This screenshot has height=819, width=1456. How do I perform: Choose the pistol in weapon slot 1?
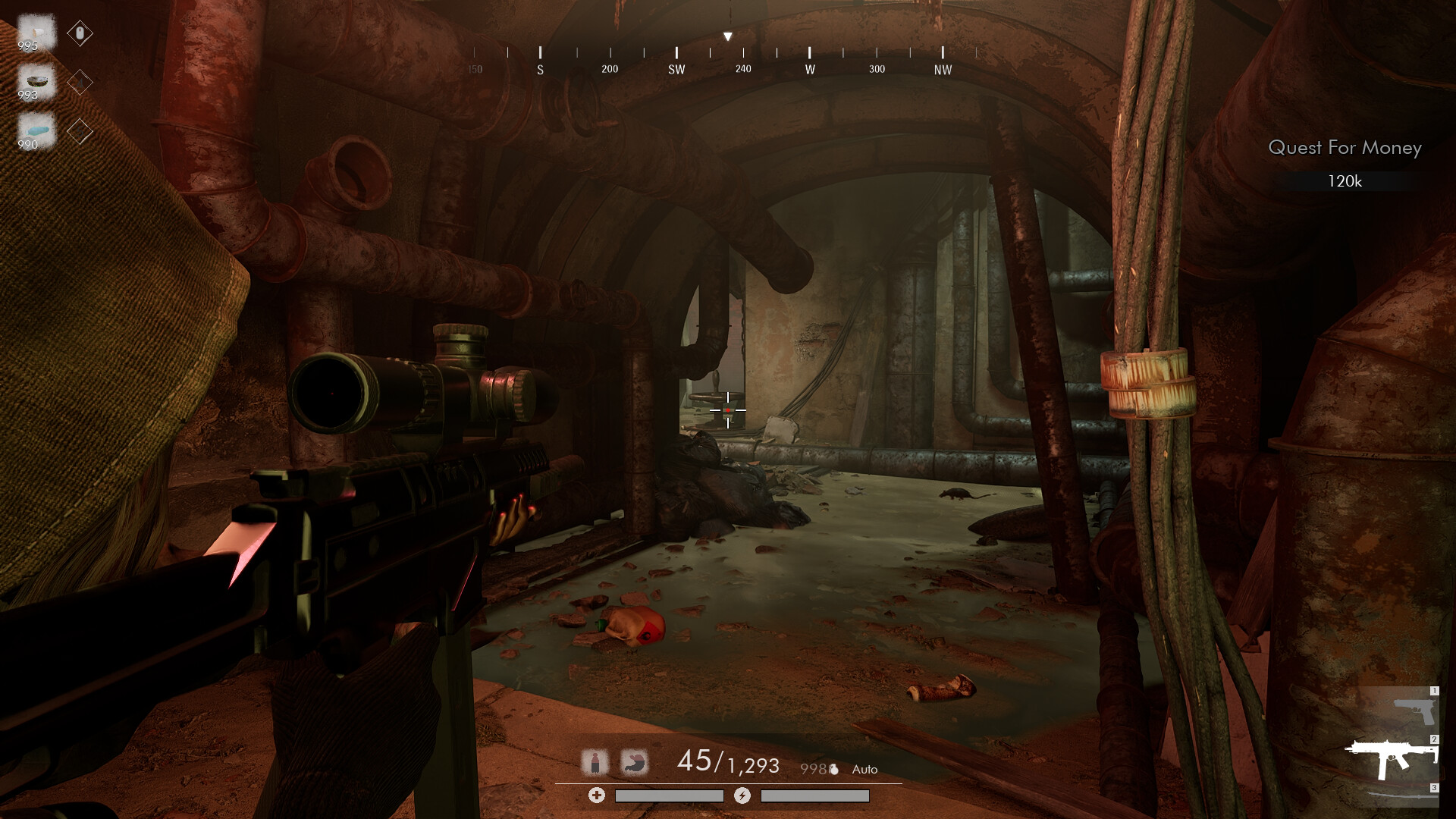pyautogui.click(x=1414, y=711)
